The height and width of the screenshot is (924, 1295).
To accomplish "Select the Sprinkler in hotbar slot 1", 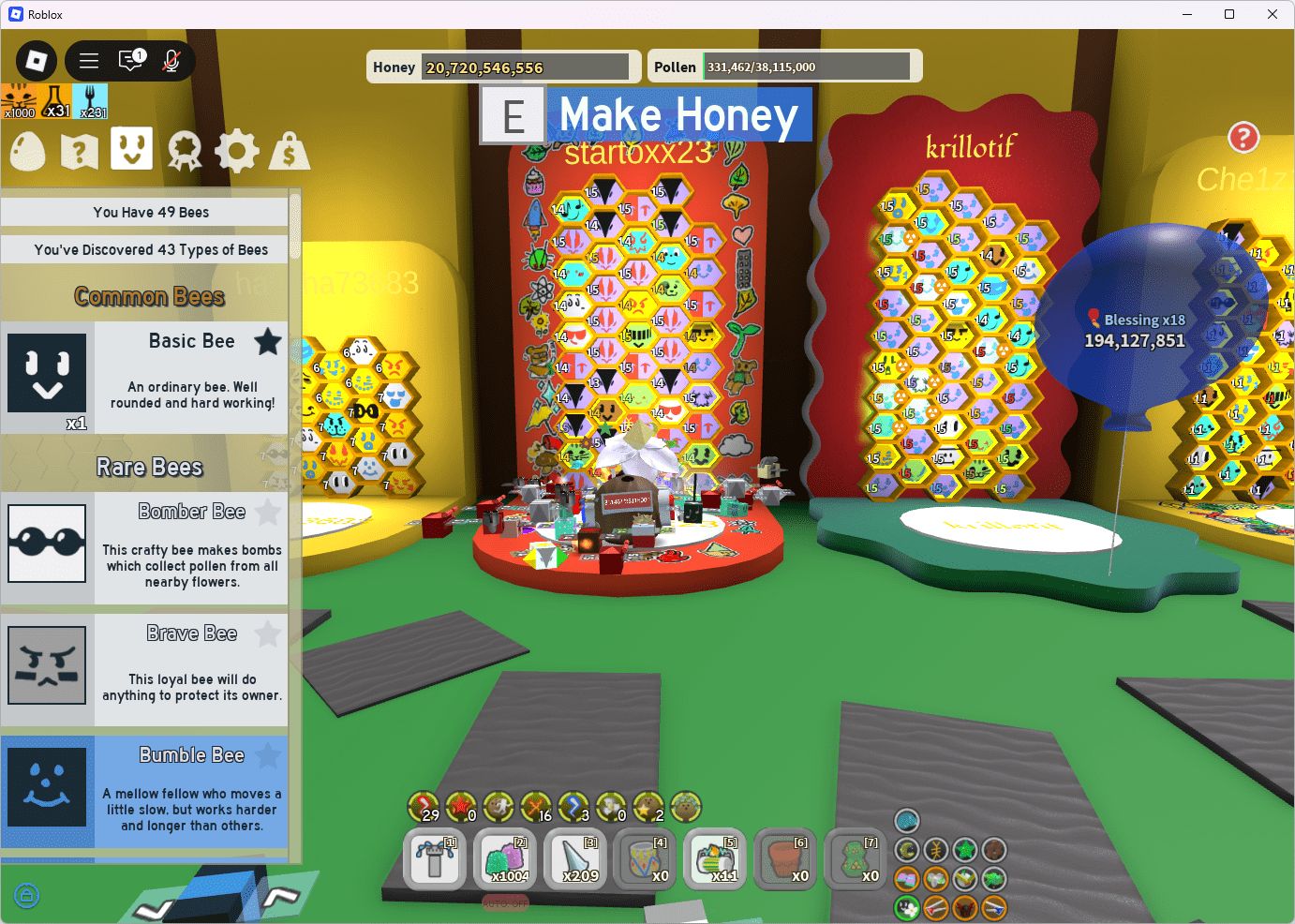I will tap(434, 858).
